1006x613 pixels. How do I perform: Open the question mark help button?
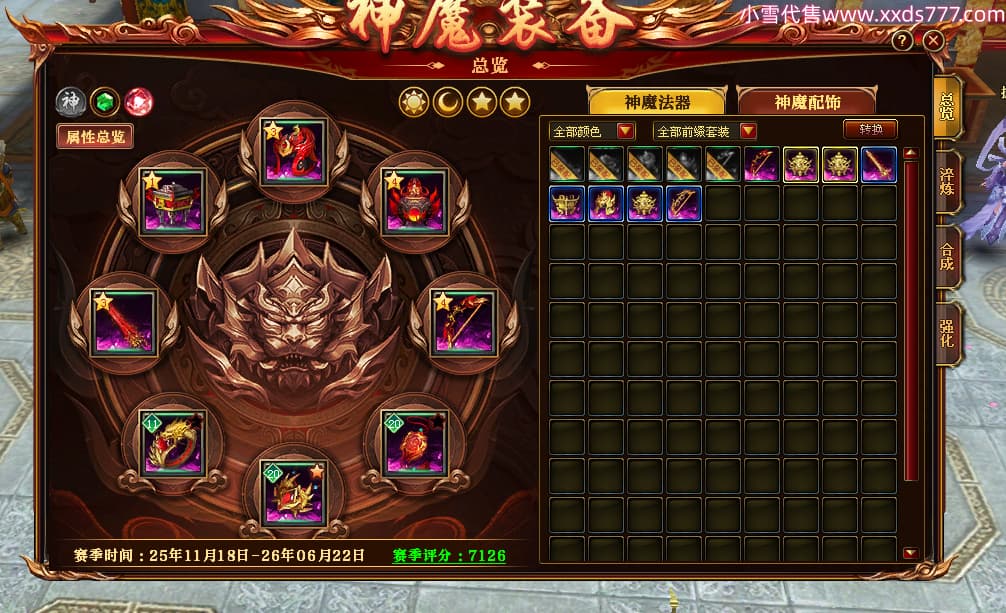pyautogui.click(x=902, y=41)
